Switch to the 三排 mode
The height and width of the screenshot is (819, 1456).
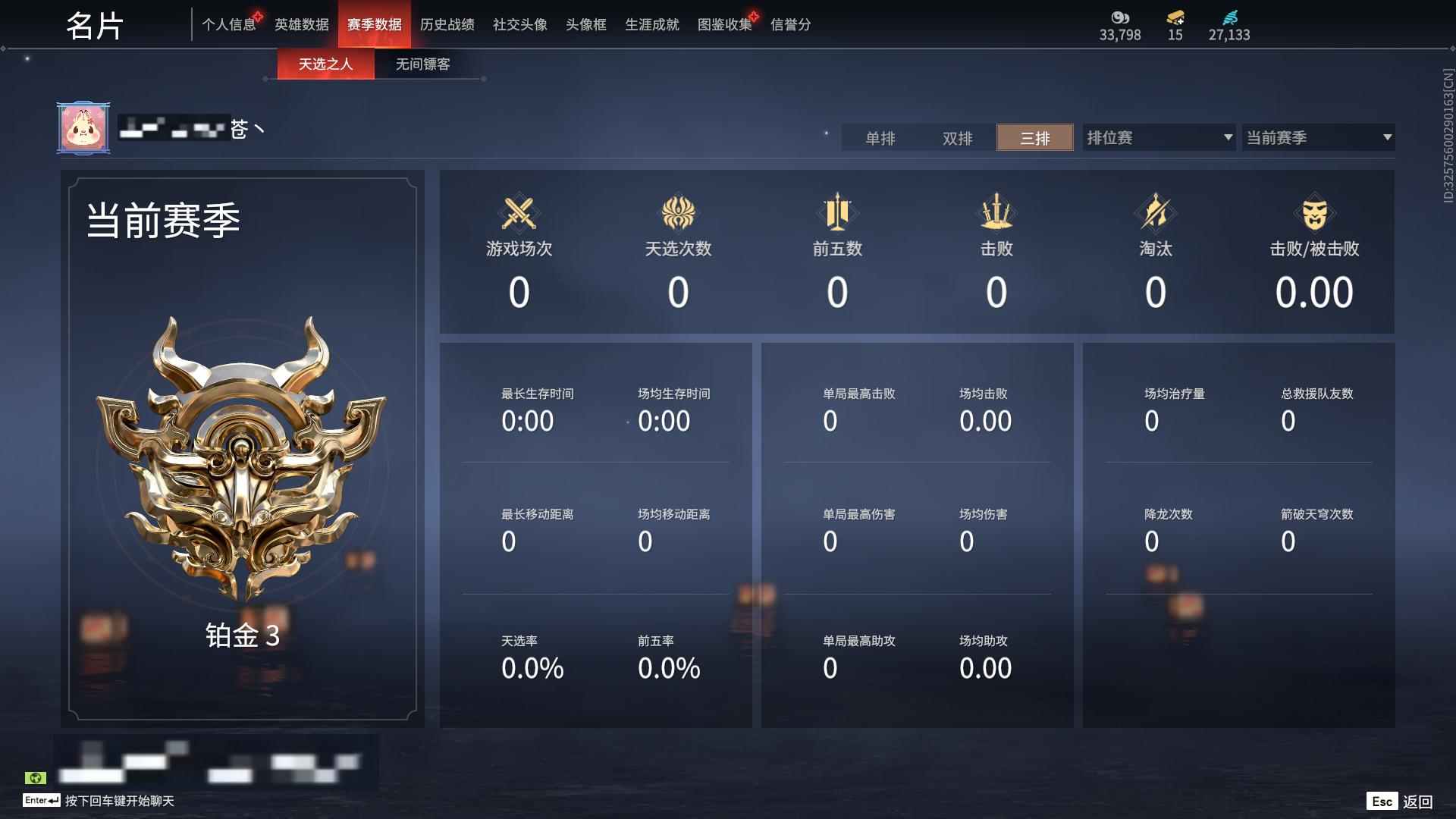click(1034, 138)
